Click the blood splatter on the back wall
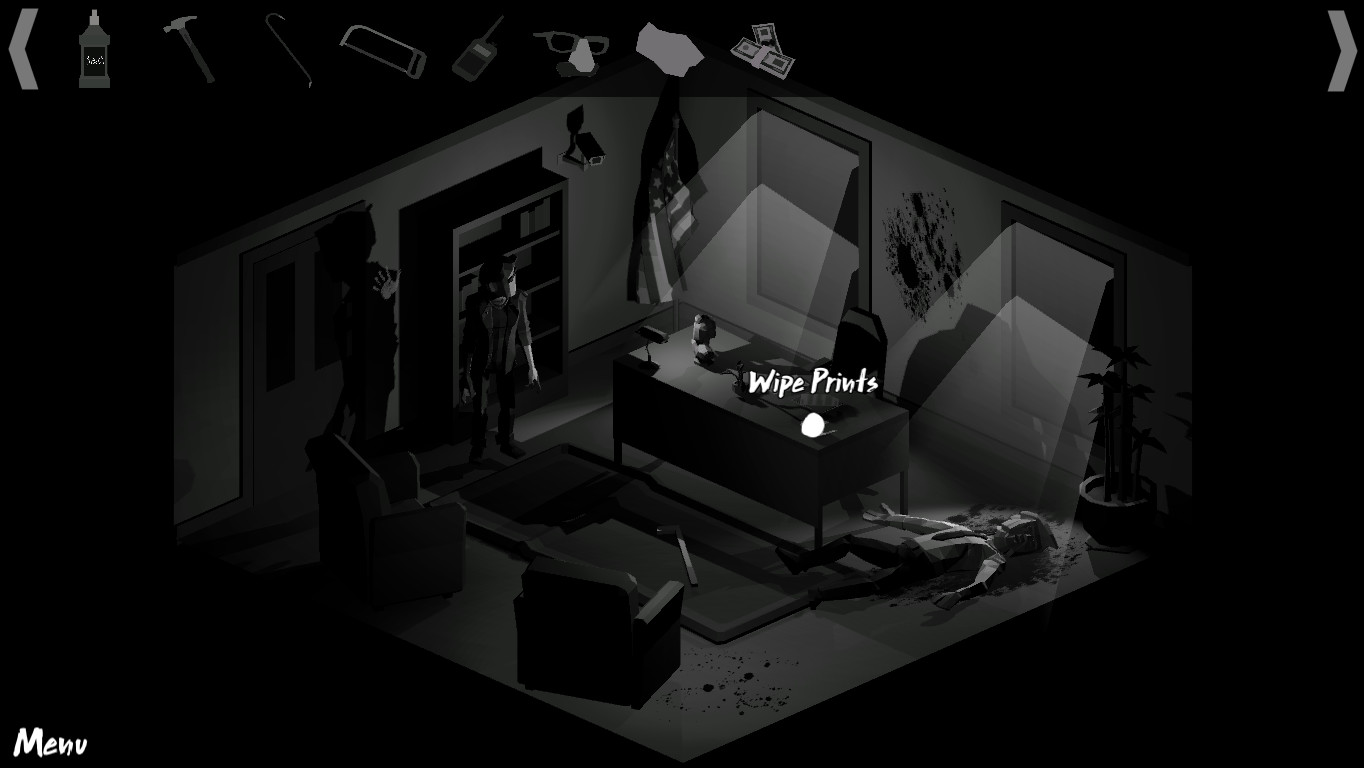This screenshot has width=1364, height=768. [920, 250]
